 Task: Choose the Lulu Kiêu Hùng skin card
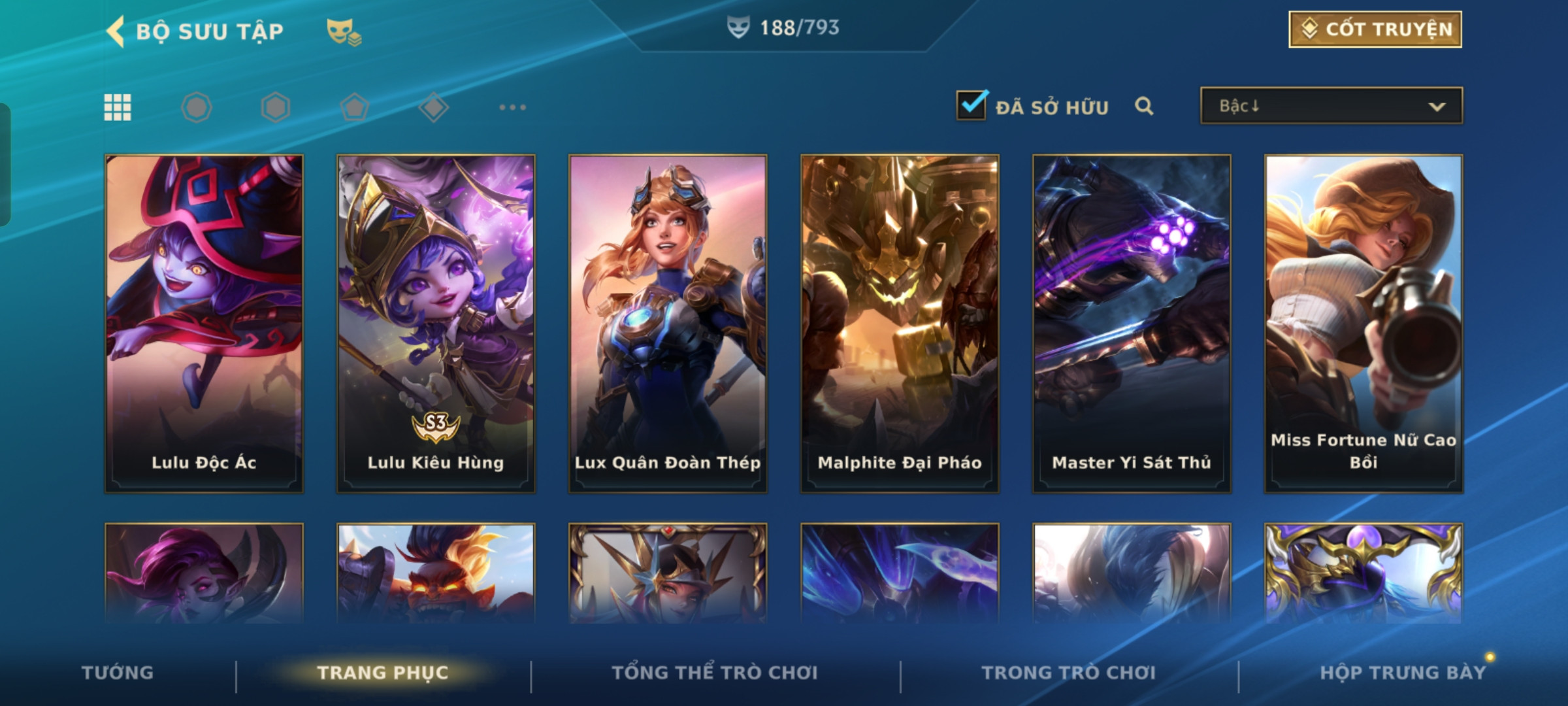436,323
